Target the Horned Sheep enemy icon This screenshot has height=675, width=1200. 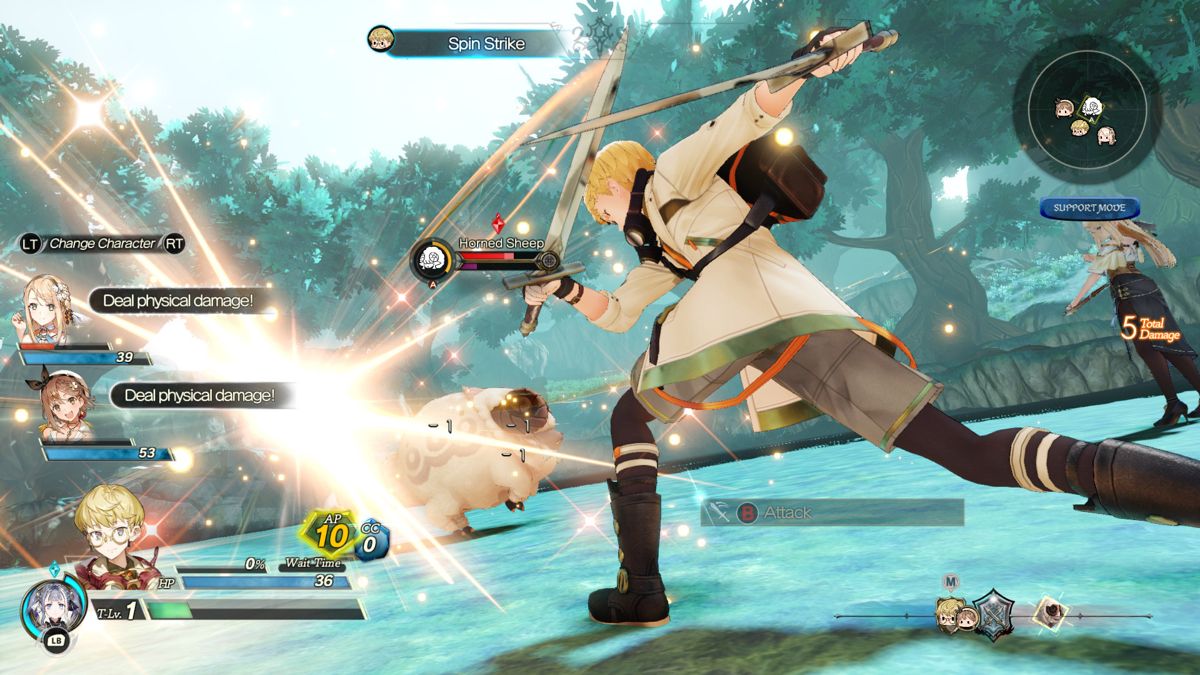point(434,259)
